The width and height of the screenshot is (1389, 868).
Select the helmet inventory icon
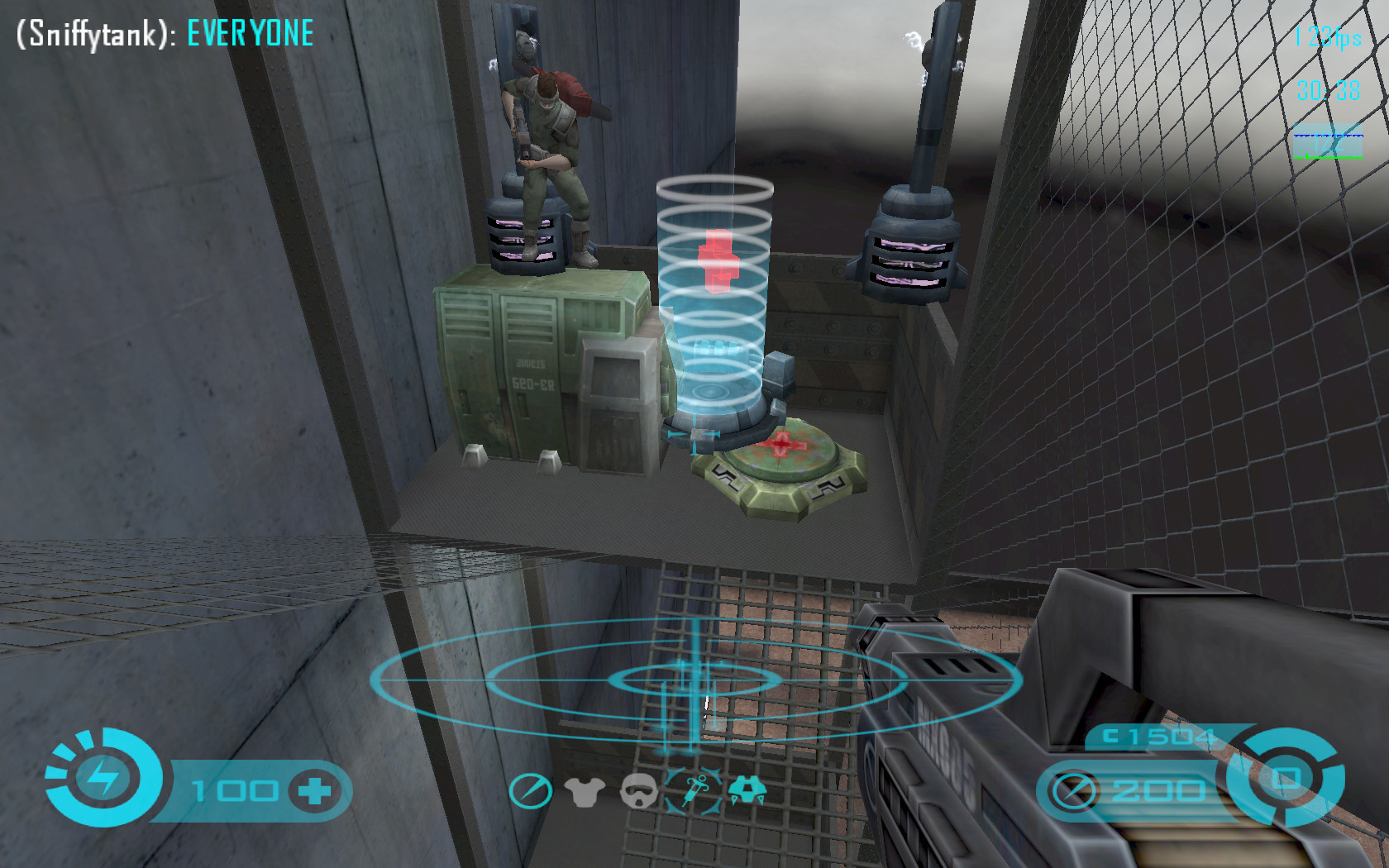638,791
